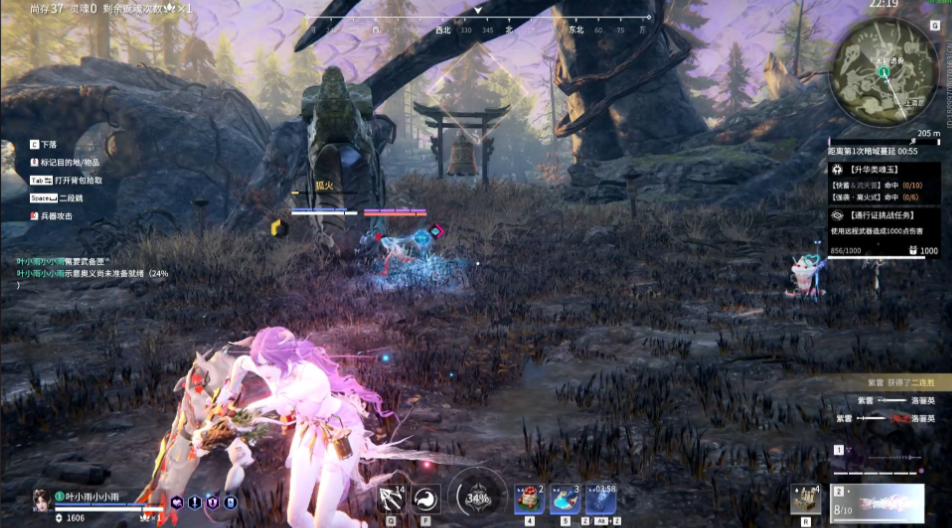Image resolution: width=952 pixels, height=528 pixels.
Task: Select the pink heart soul jade icon
Action: tap(177, 503)
